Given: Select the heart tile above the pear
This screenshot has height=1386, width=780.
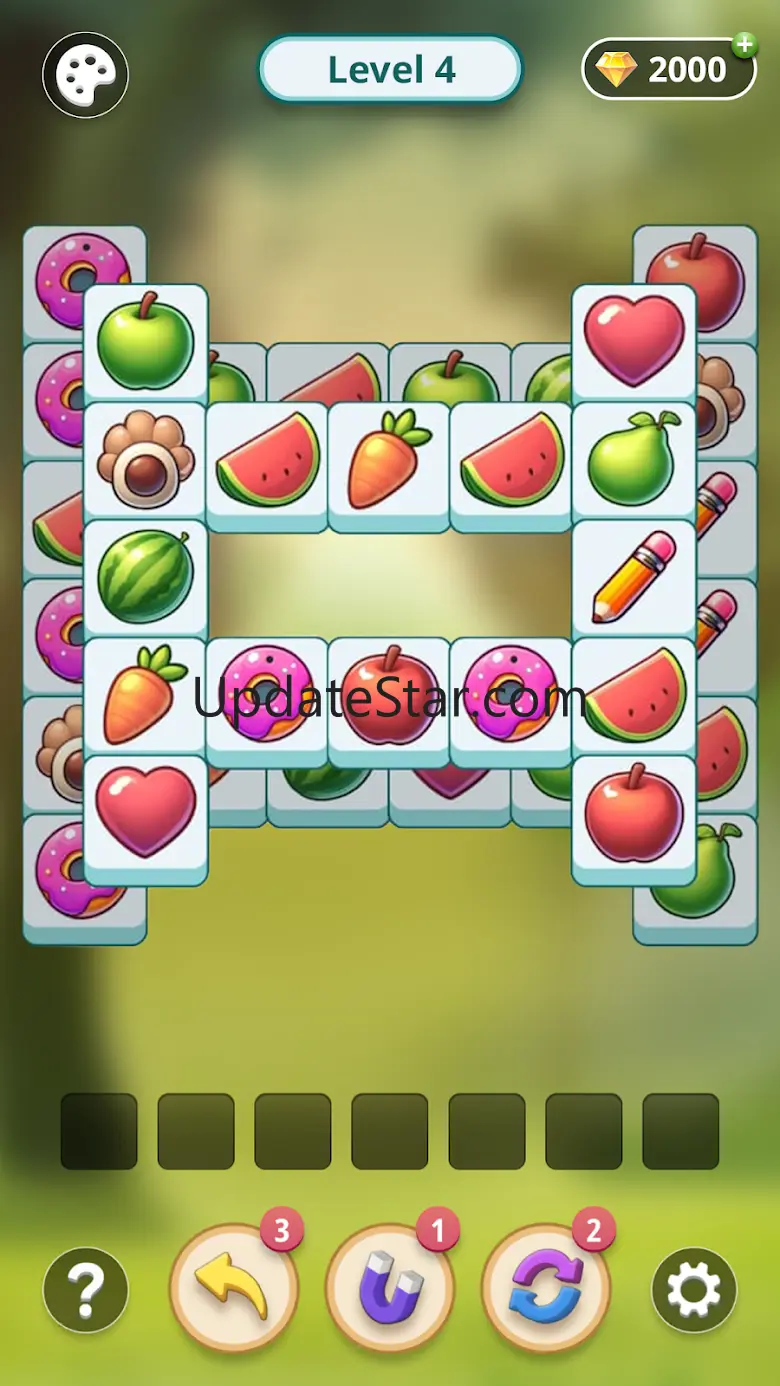Looking at the screenshot, I should pos(634,342).
